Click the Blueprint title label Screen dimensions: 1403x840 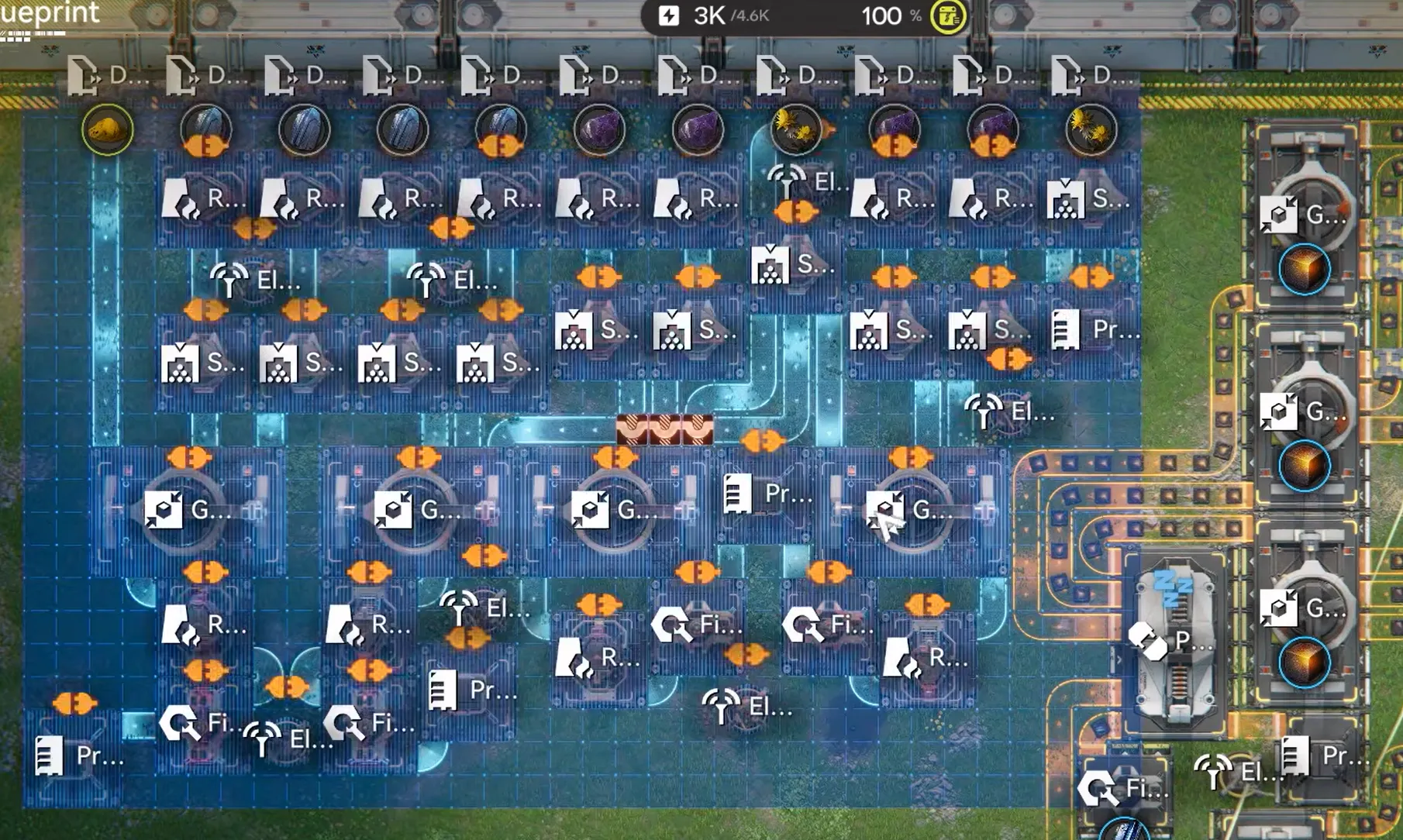point(50,14)
